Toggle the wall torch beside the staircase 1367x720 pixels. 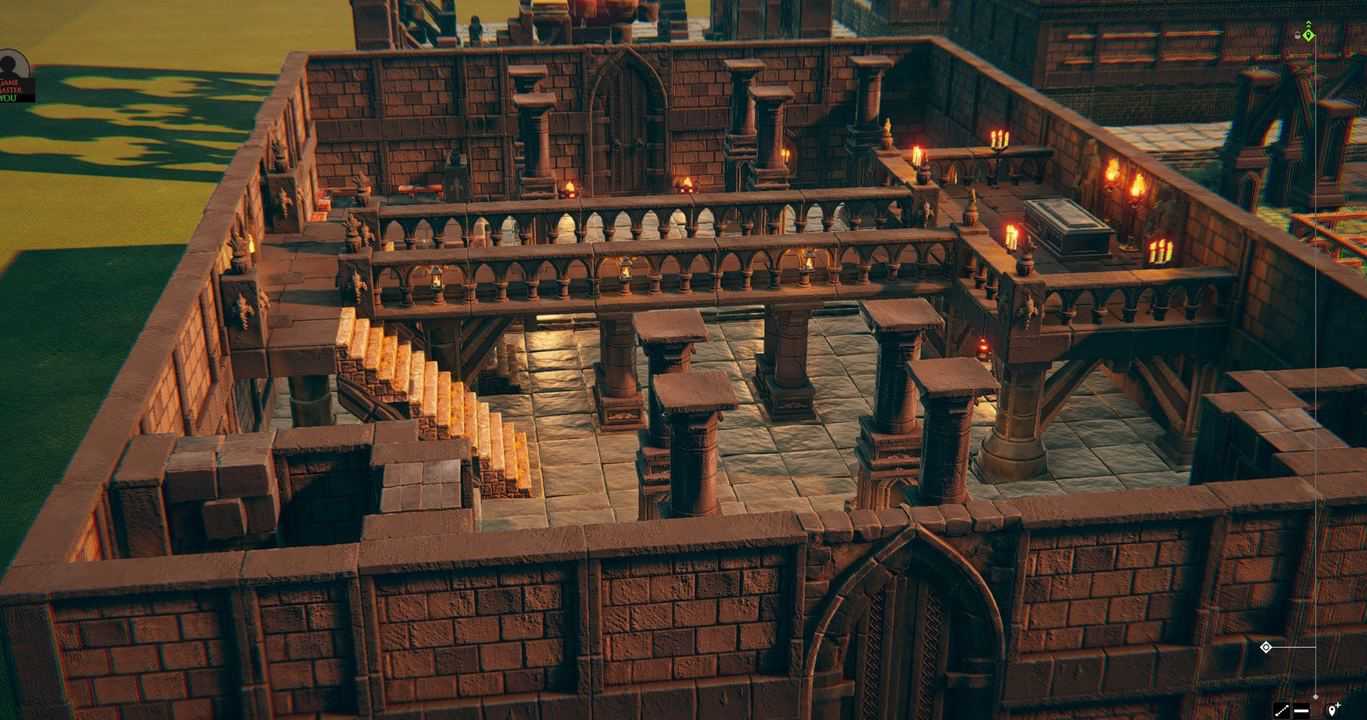245,242
